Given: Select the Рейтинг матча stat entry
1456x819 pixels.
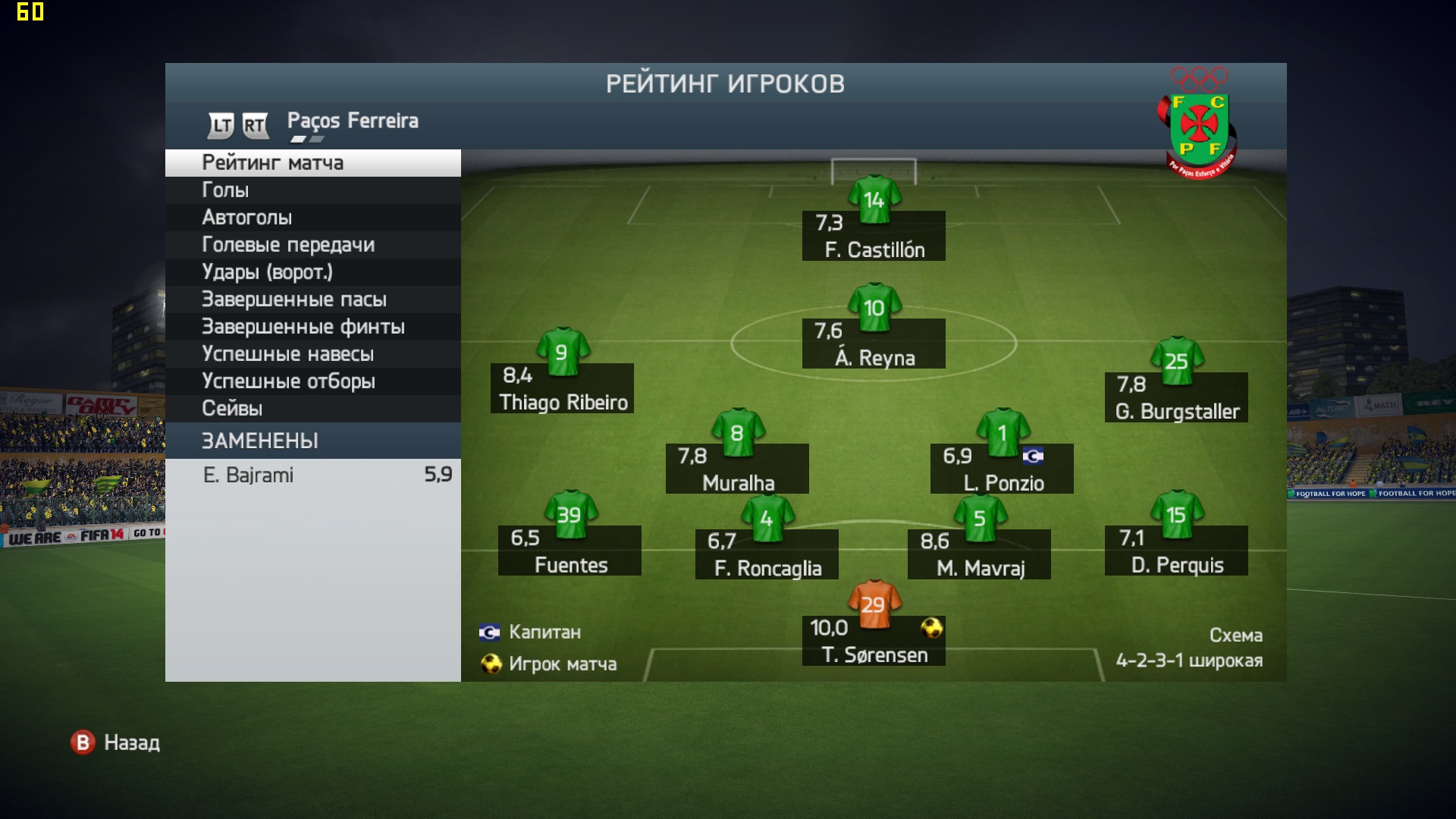Looking at the screenshot, I should click(x=312, y=163).
